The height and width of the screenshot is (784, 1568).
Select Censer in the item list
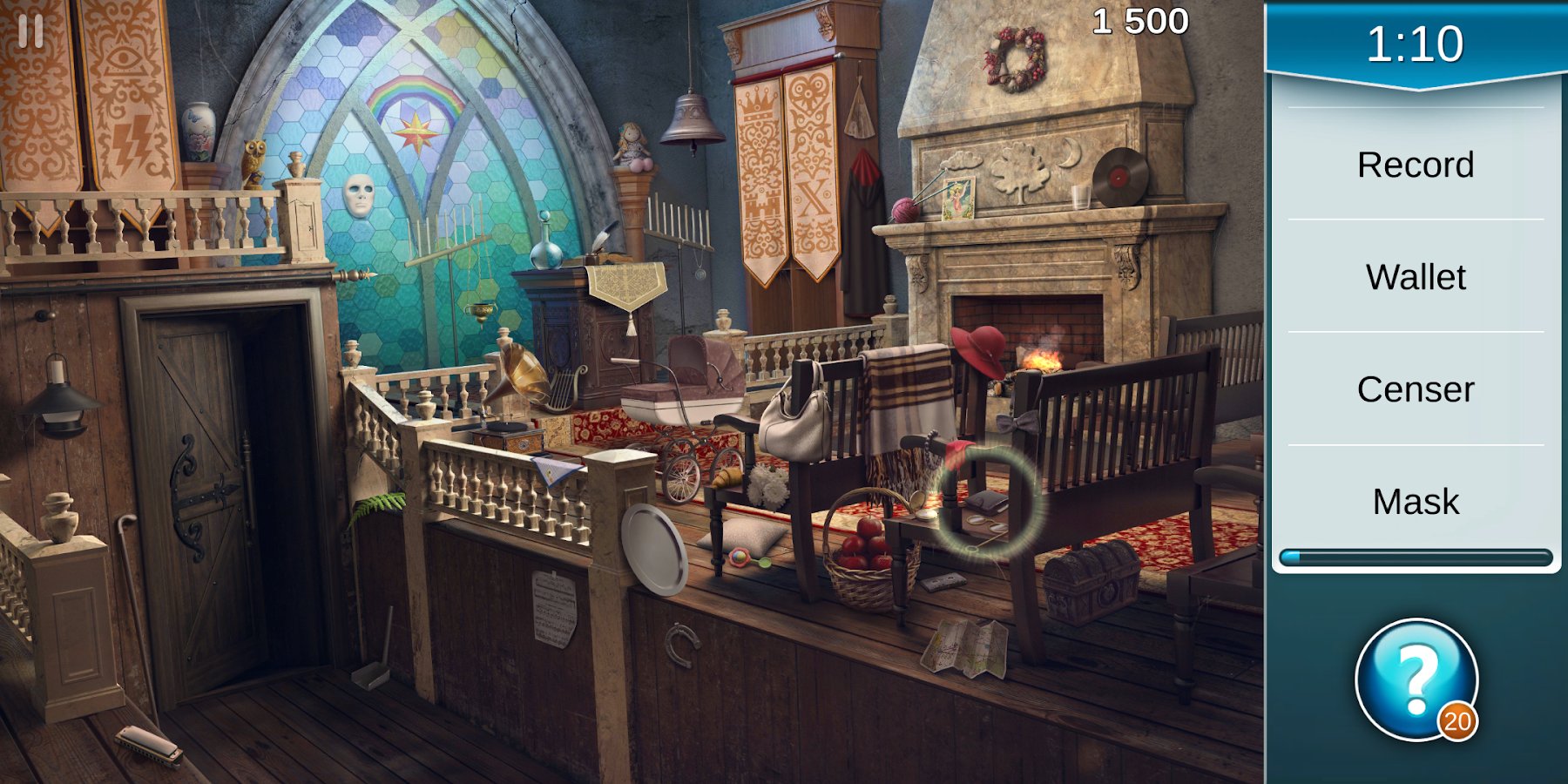(1416, 389)
